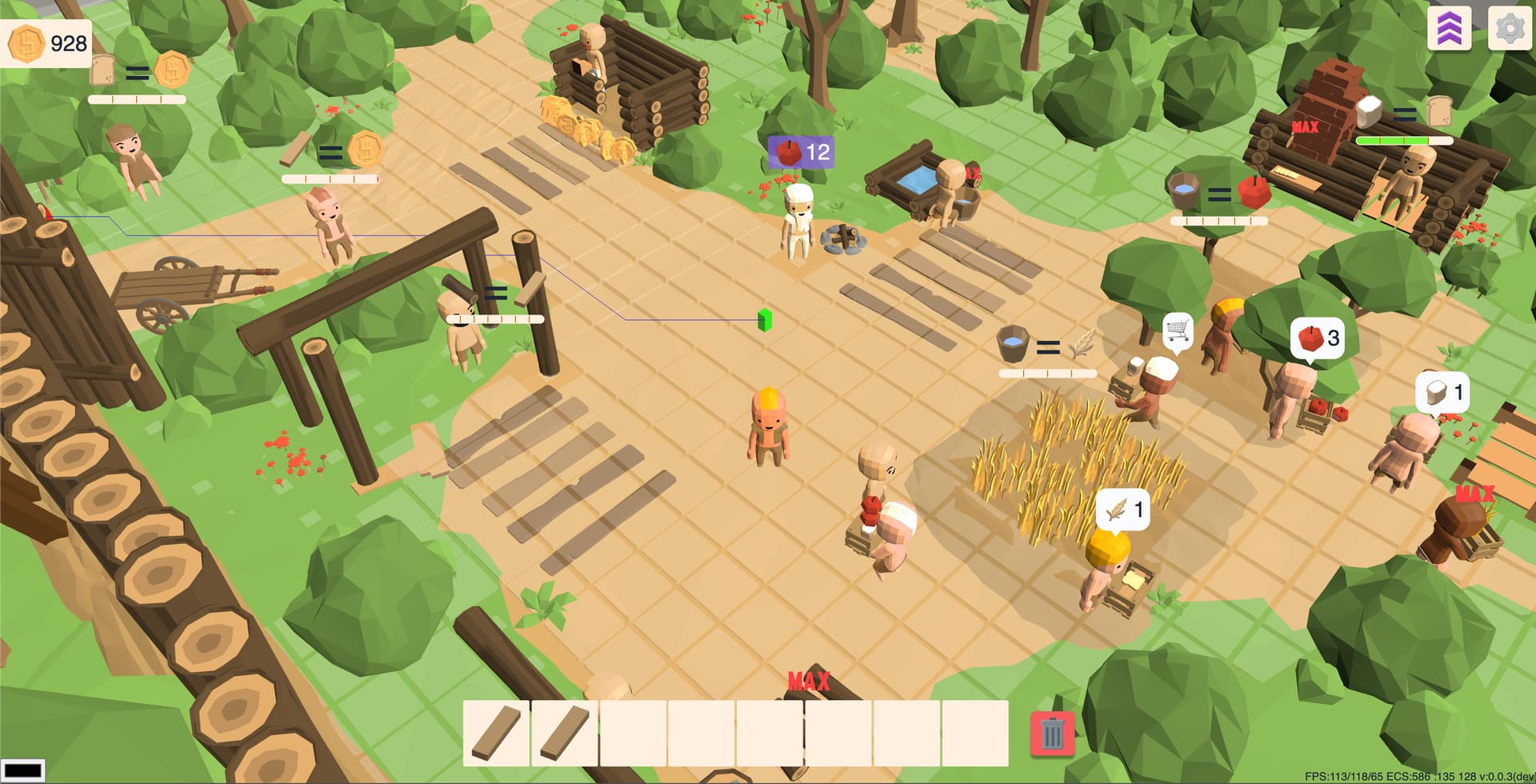Click the feather speech bubble showing 1
1536x784 pixels.
click(x=1124, y=510)
